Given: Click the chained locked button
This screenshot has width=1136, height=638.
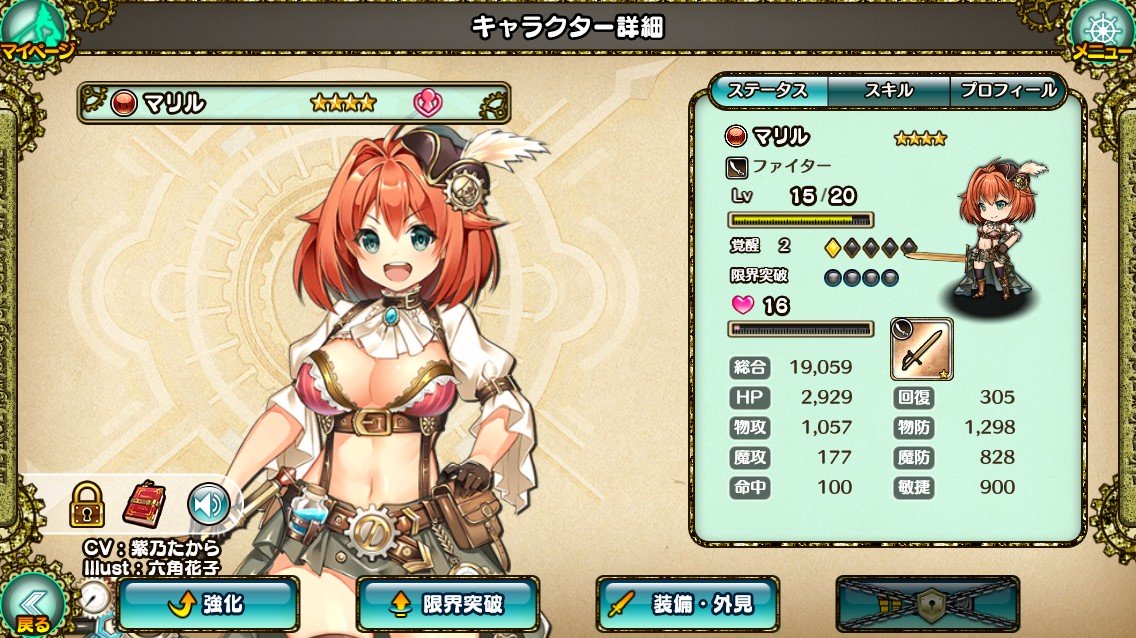Looking at the screenshot, I should click(927, 603).
